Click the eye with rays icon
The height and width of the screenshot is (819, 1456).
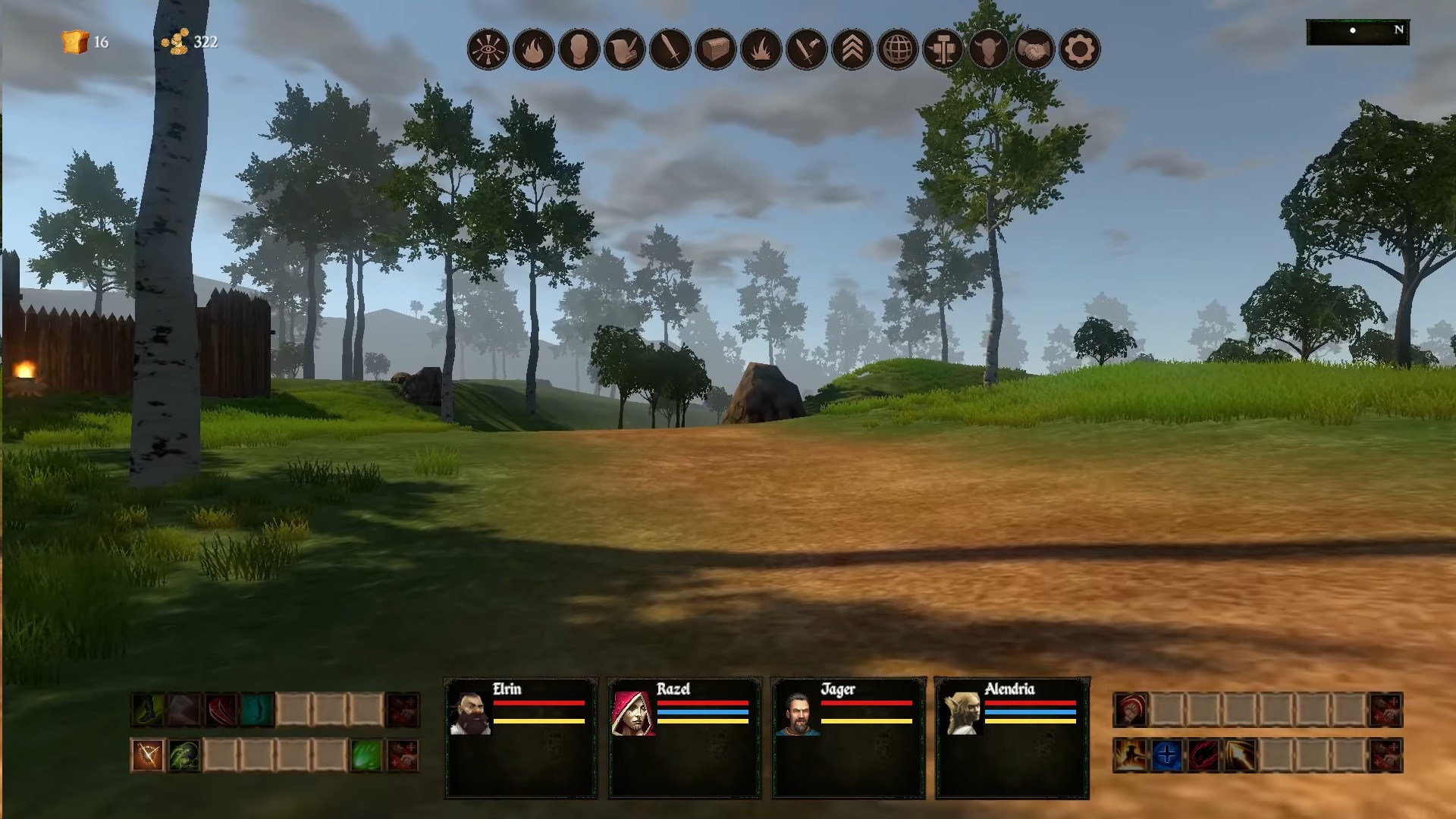(488, 51)
